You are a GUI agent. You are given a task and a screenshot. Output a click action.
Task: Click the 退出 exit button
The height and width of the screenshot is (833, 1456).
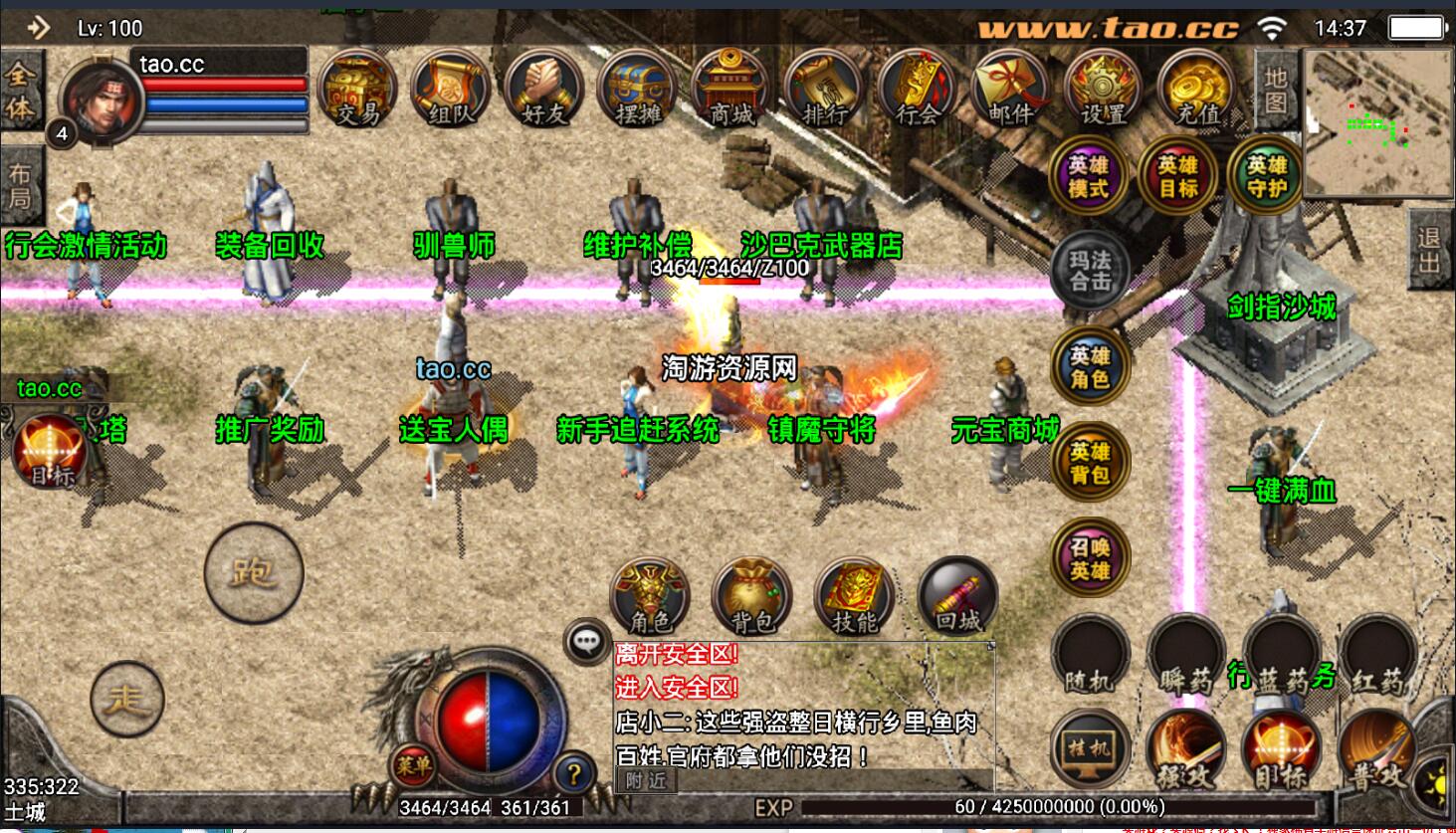click(x=1430, y=250)
